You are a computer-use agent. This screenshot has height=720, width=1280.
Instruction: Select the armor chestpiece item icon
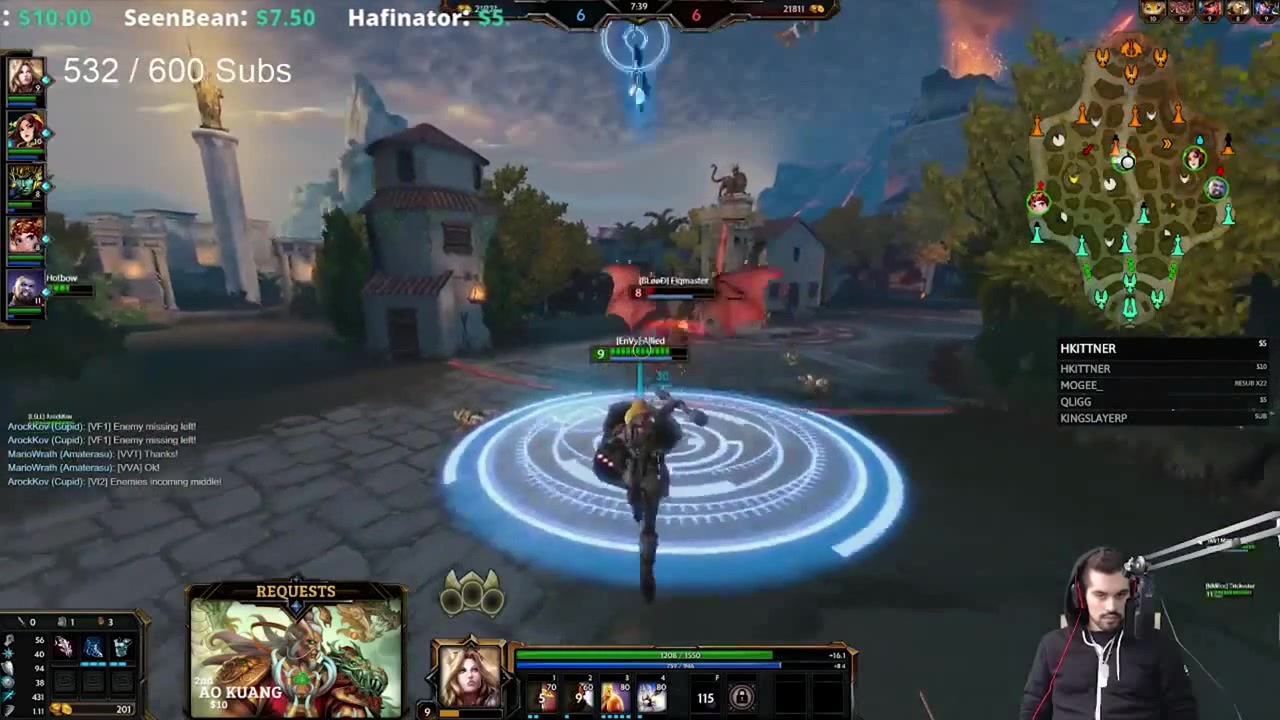click(x=123, y=646)
